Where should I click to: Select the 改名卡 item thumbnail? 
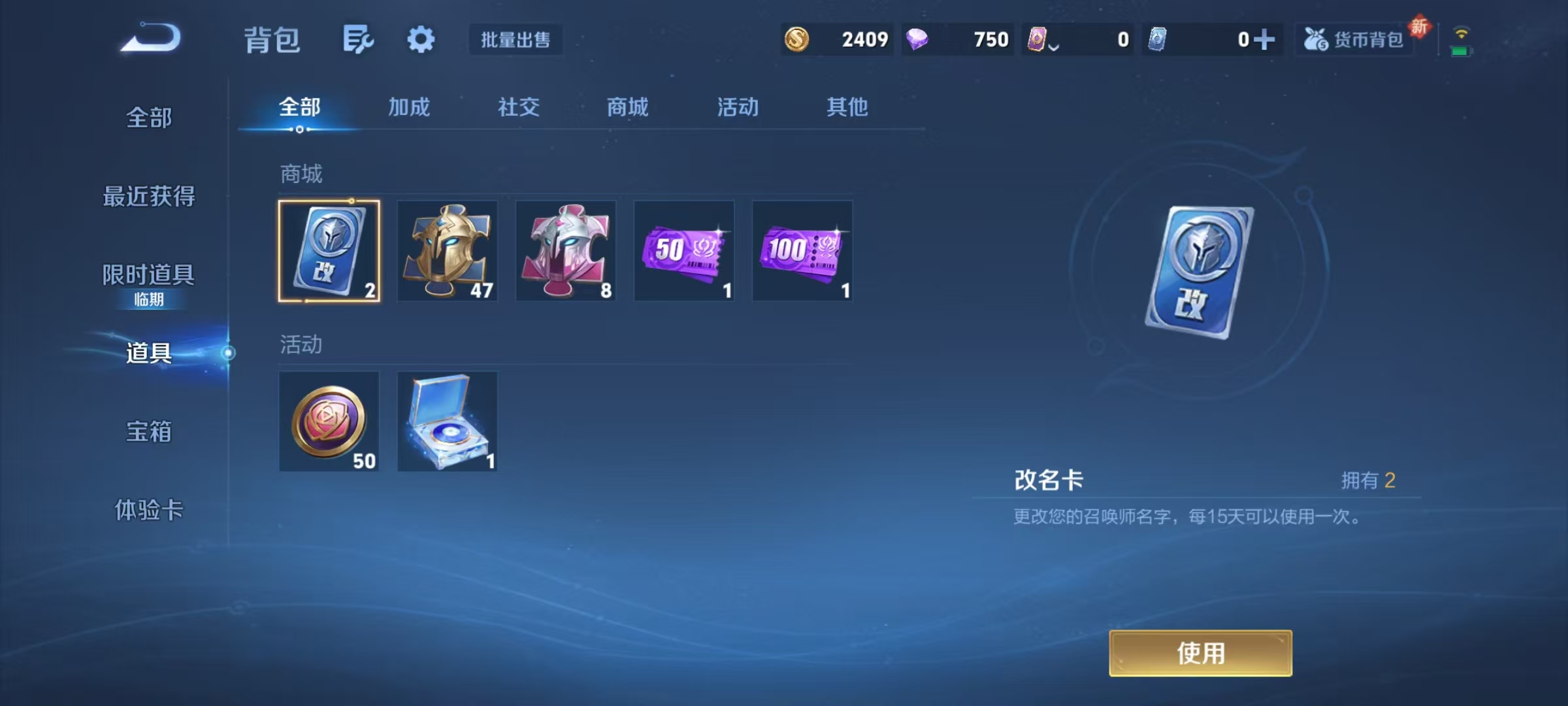(x=329, y=250)
